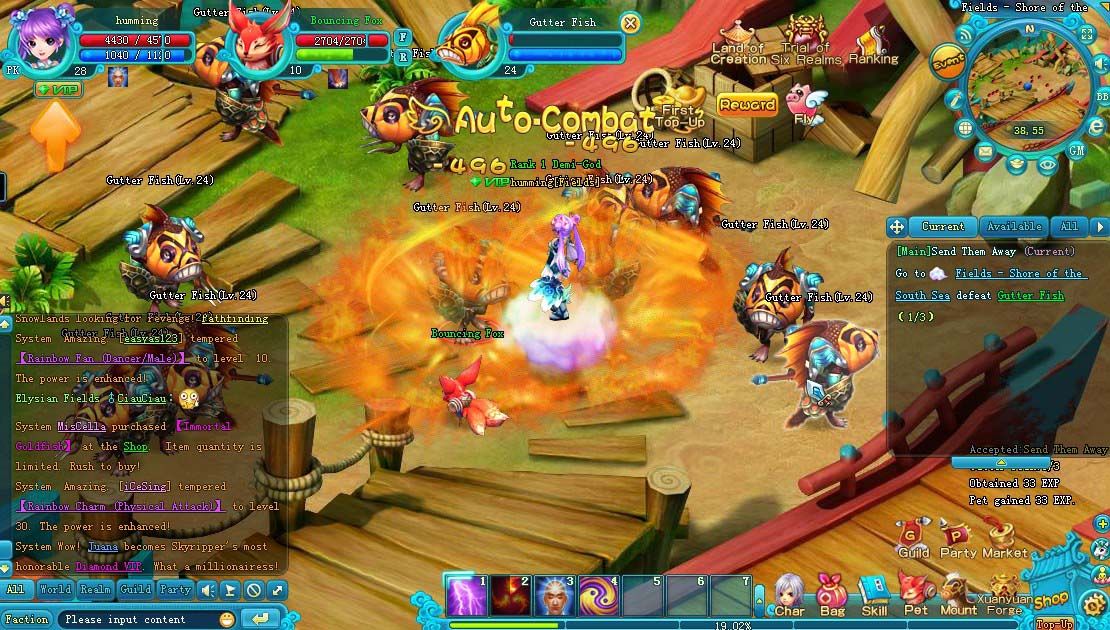Switch chat to the World channel
1110x630 pixels.
tap(55, 590)
